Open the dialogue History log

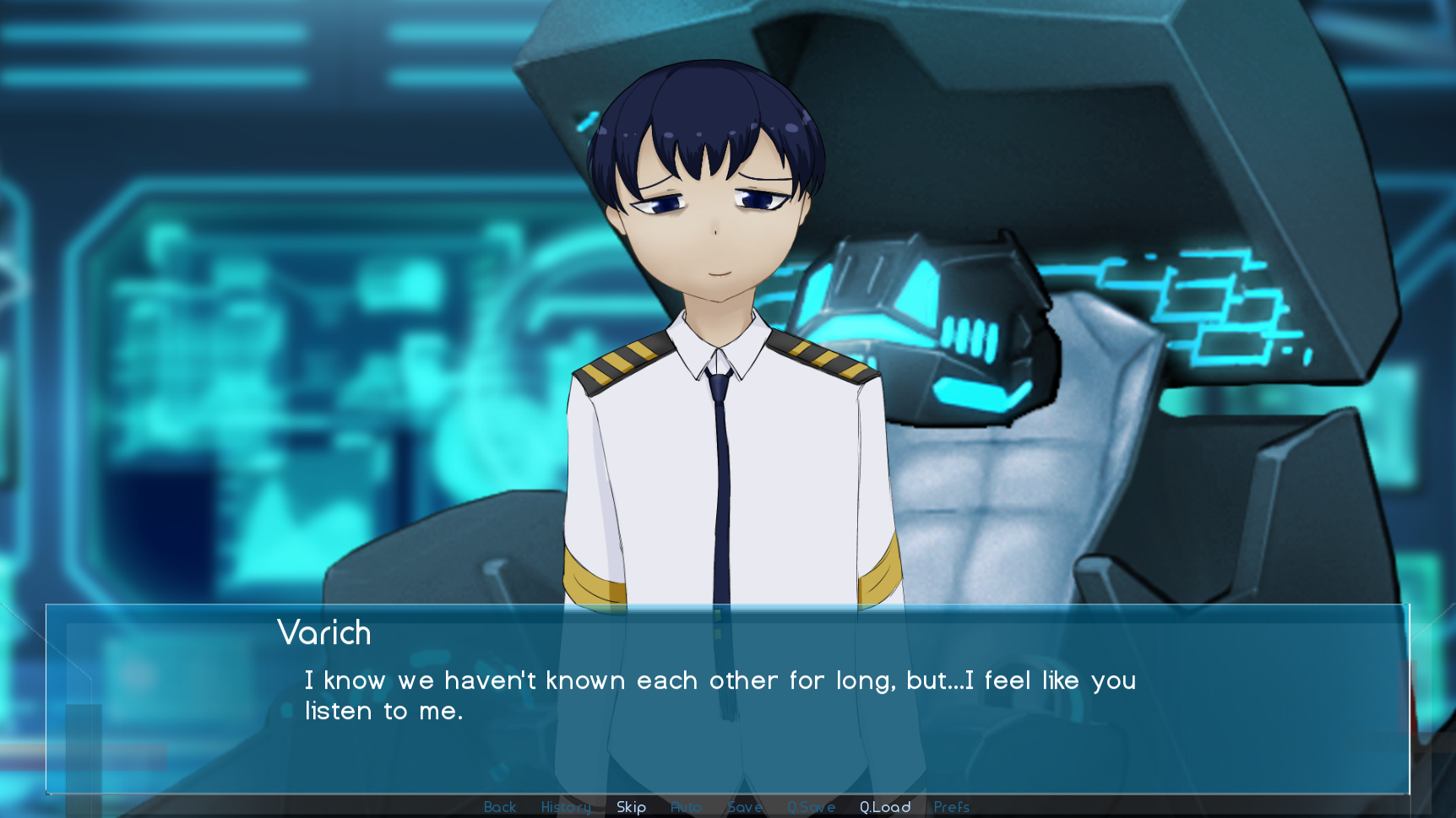click(566, 807)
